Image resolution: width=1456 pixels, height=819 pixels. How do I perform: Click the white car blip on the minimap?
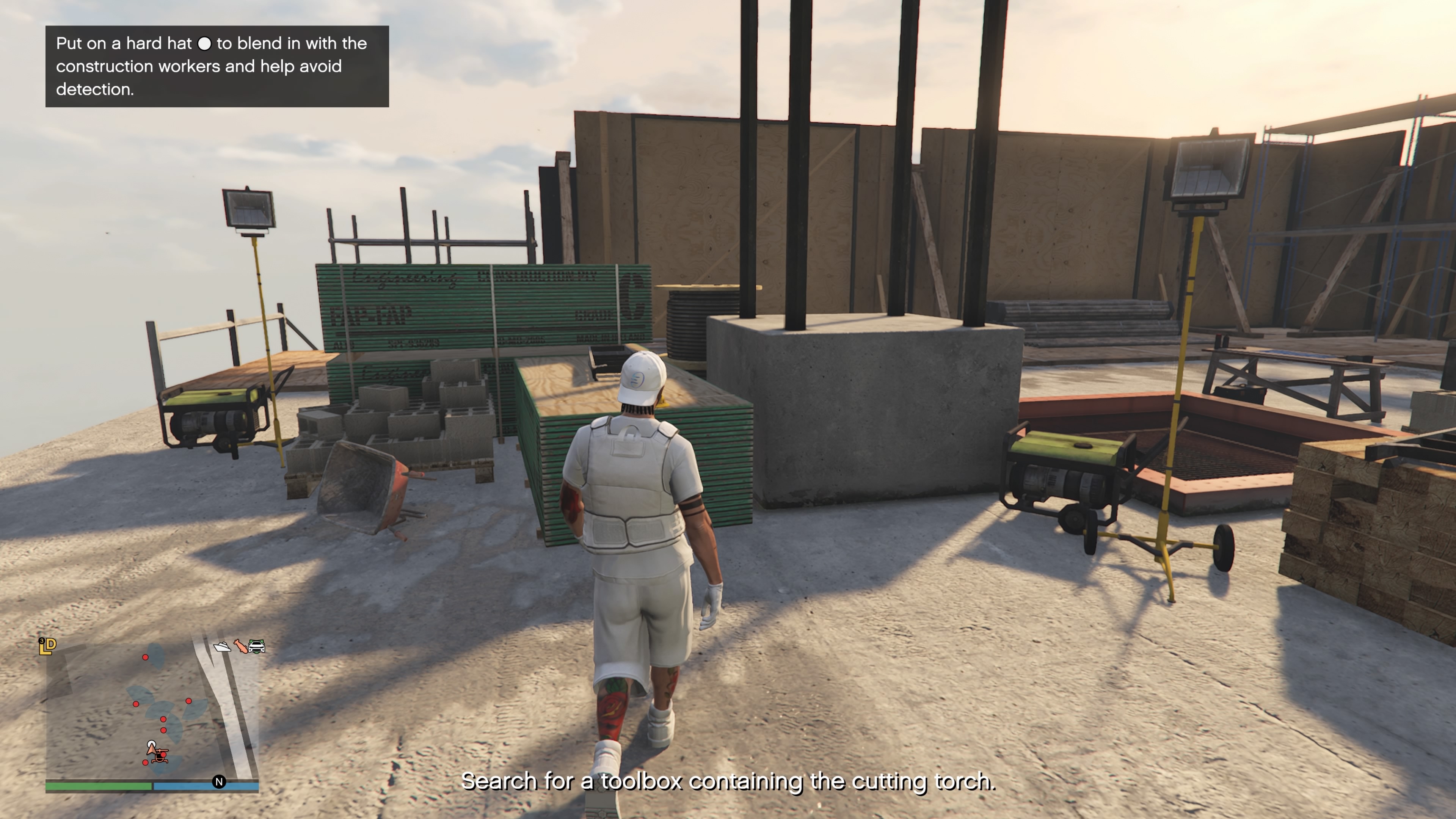[x=257, y=646]
